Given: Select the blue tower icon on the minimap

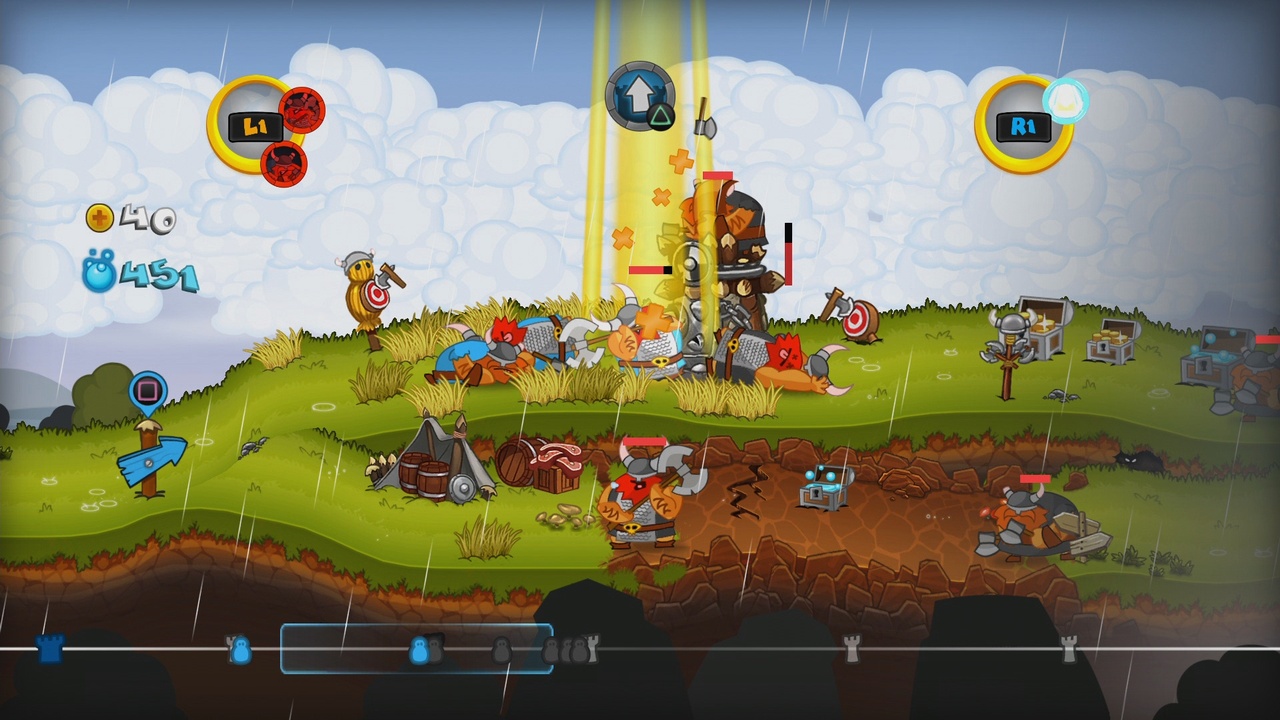Looking at the screenshot, I should [48, 650].
